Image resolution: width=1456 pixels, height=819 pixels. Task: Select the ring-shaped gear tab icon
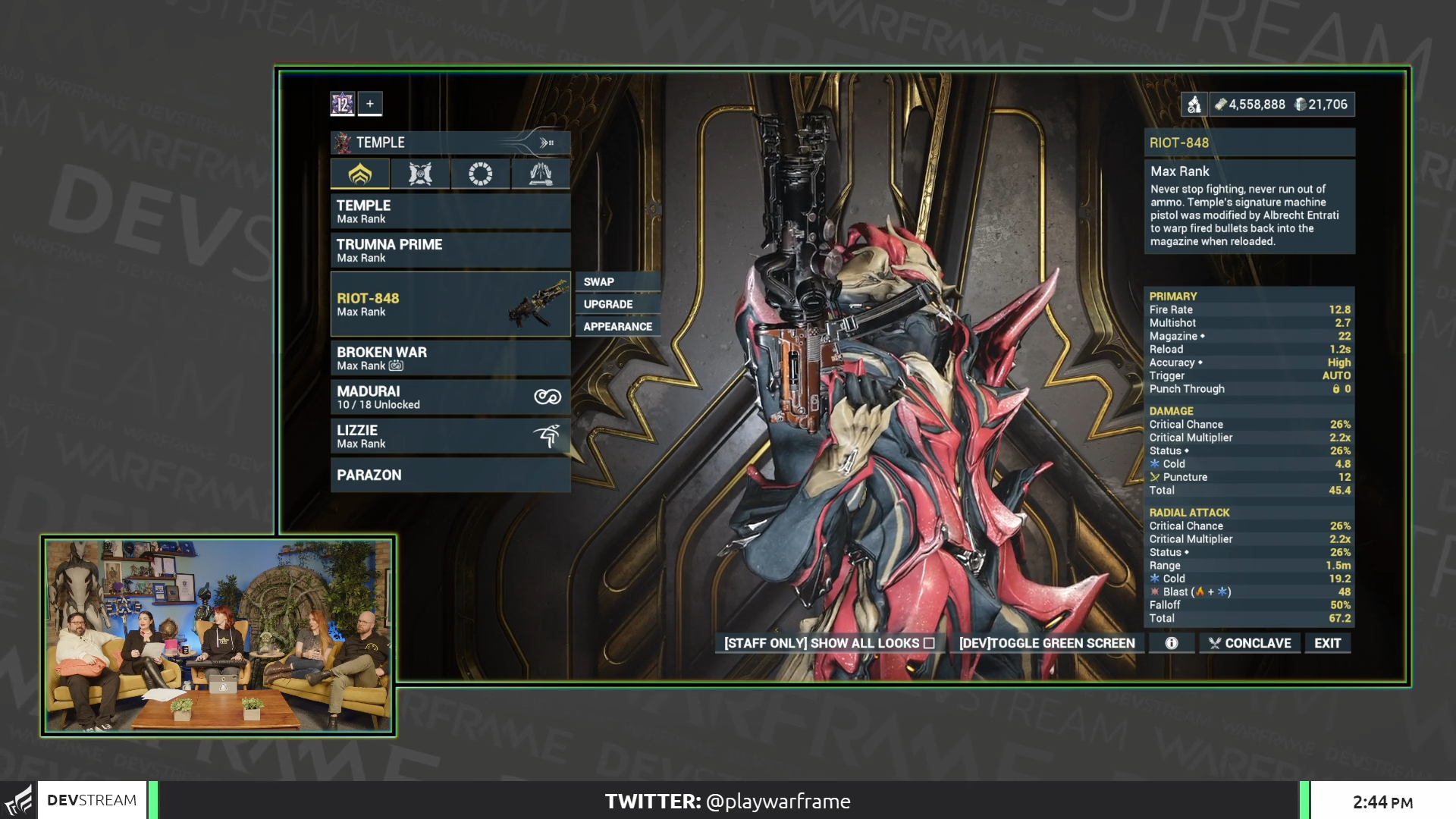480,174
